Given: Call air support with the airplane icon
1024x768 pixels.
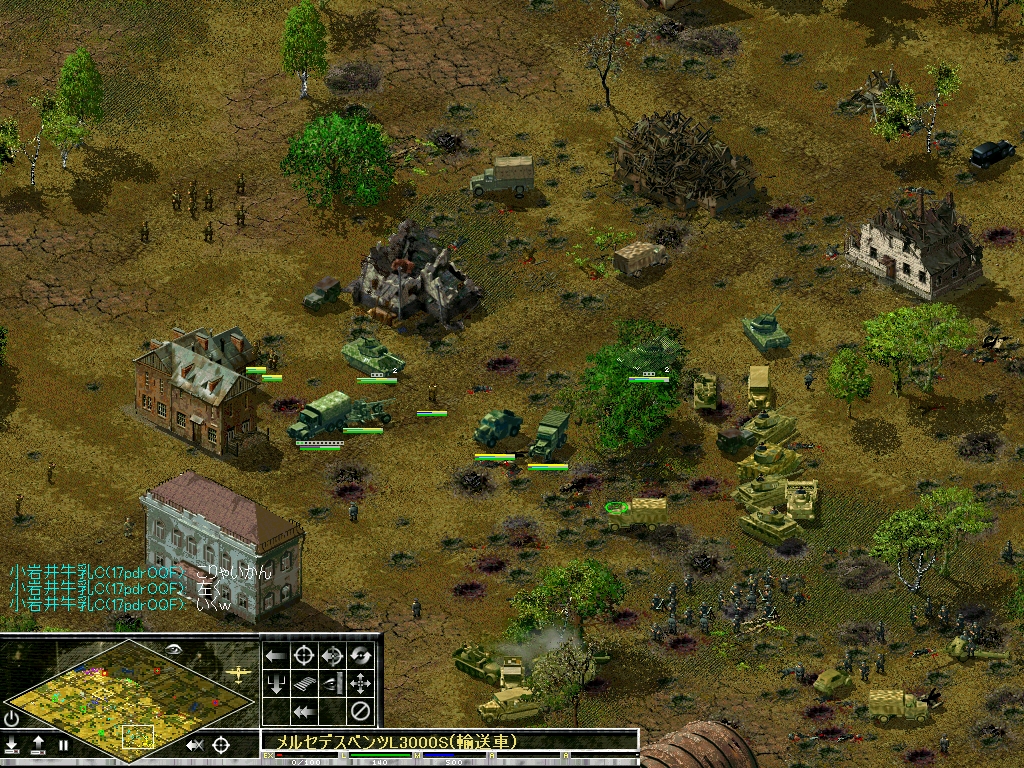Looking at the screenshot, I should (x=239, y=674).
